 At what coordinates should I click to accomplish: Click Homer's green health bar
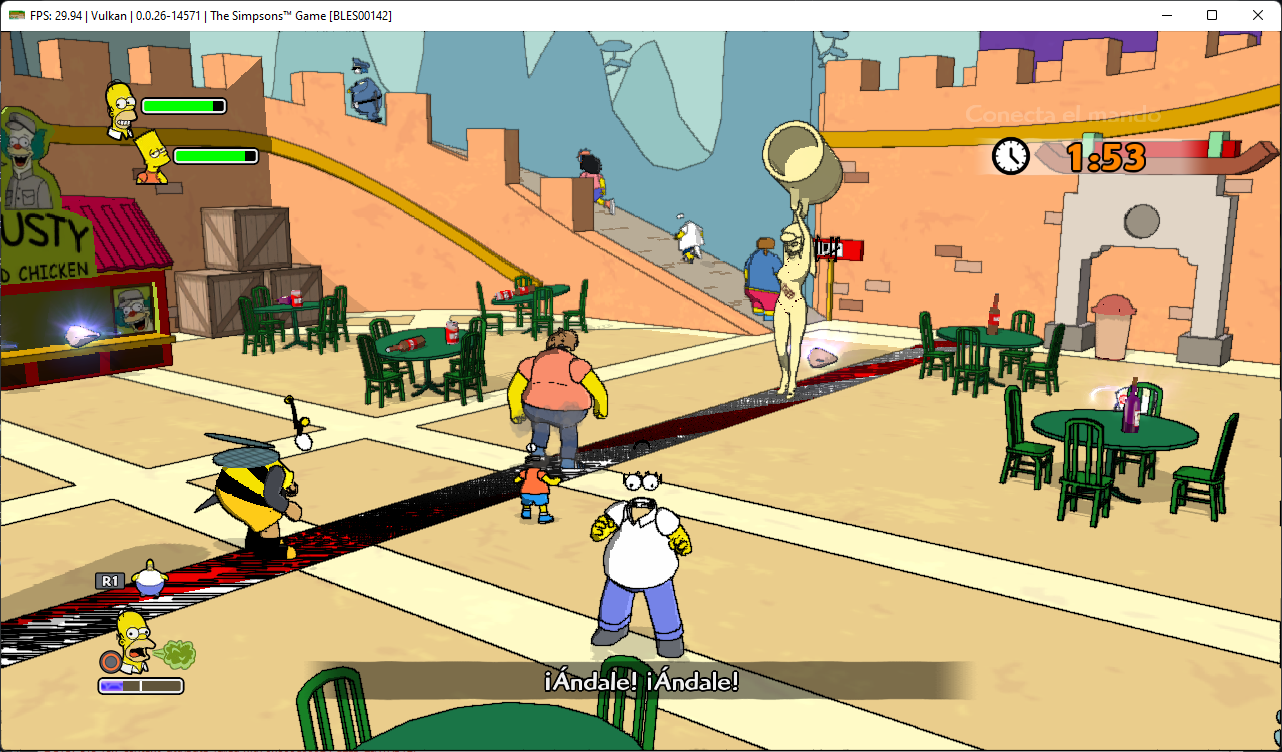tap(183, 105)
